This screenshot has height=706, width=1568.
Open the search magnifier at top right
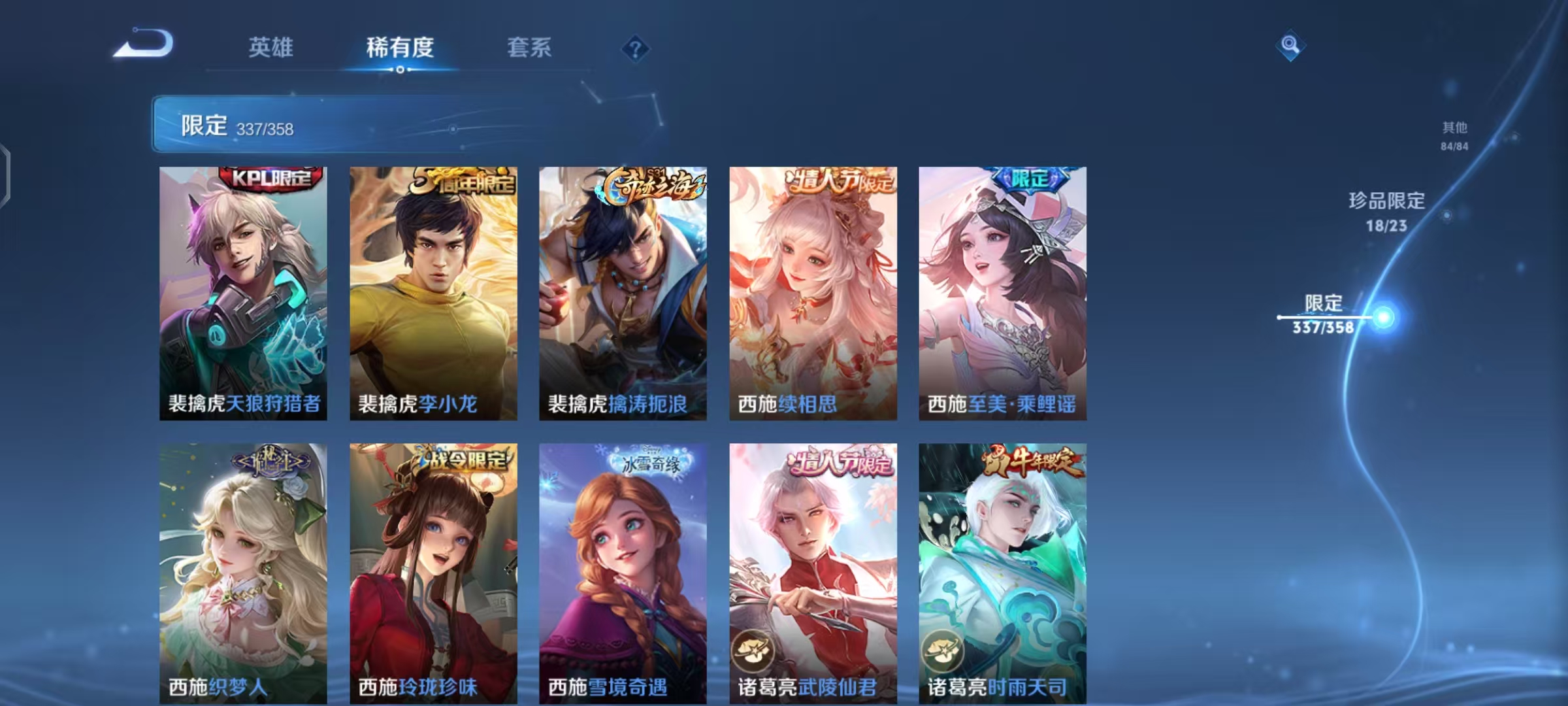pos(1292,44)
